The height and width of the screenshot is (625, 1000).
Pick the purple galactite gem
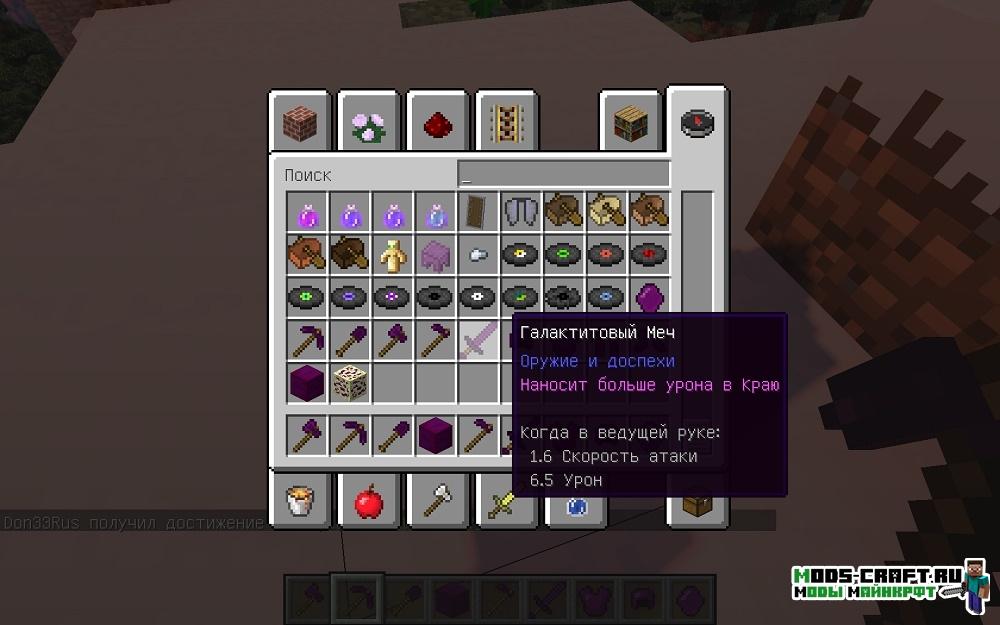[650, 298]
